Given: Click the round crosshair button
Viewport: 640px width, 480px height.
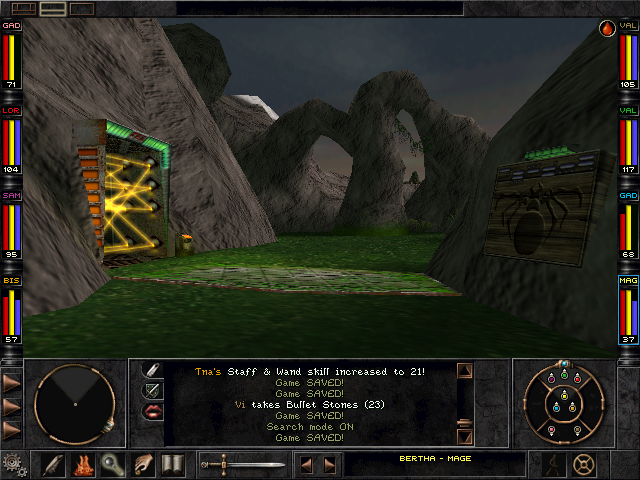Looking at the screenshot, I should click(584, 464).
